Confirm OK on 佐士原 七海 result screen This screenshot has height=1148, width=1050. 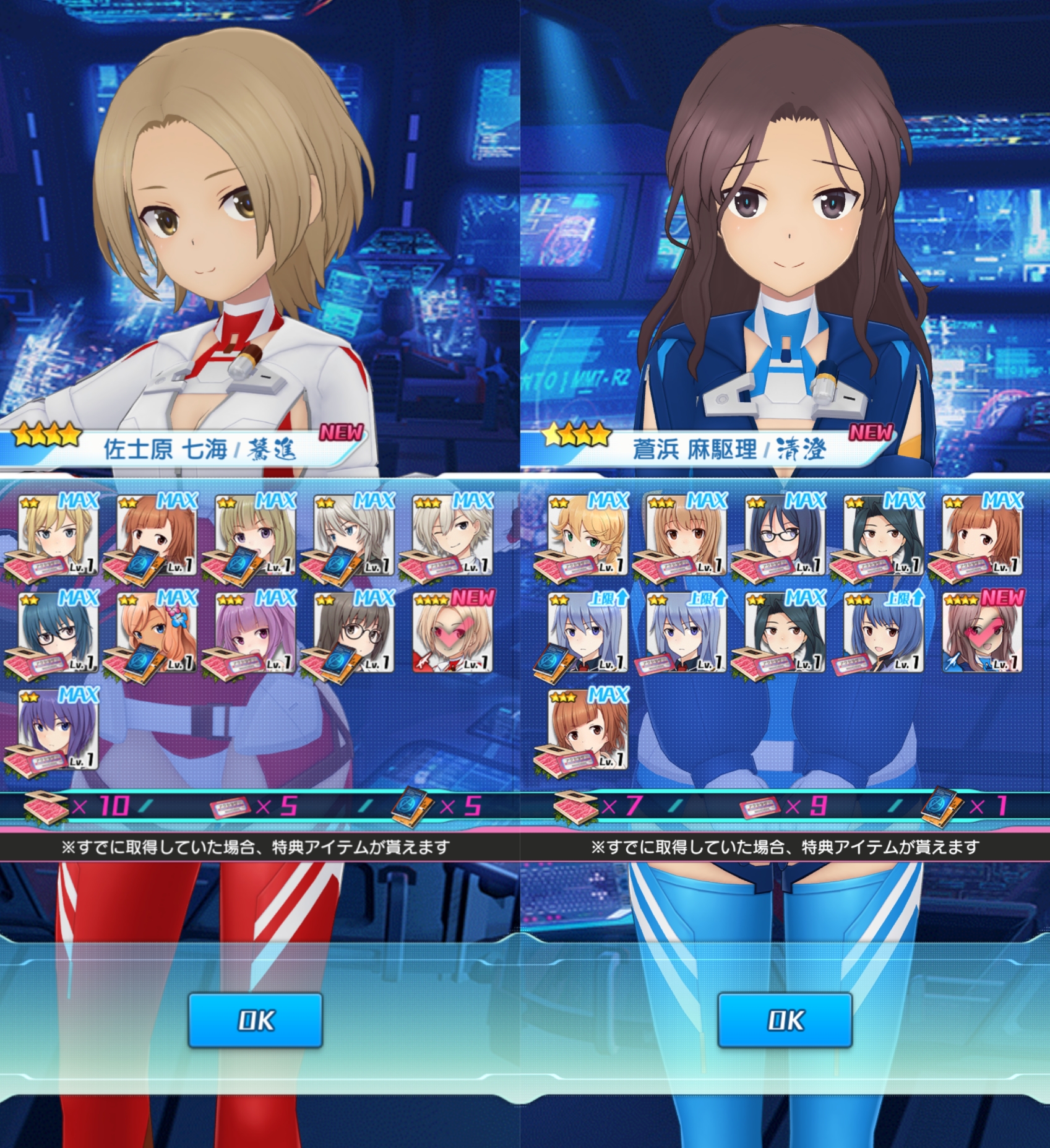(255, 1019)
